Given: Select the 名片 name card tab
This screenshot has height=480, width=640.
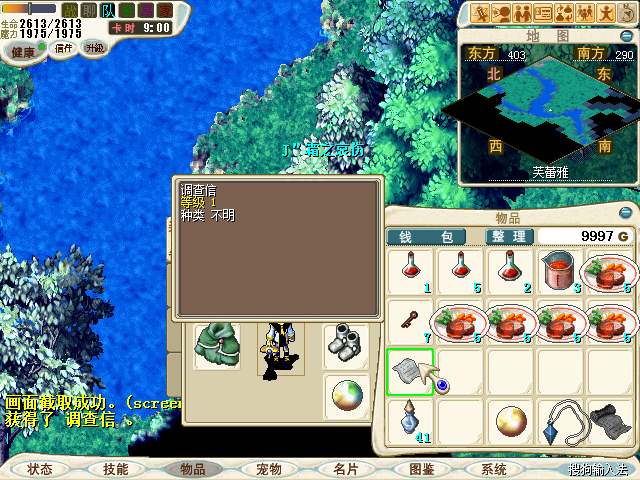Looking at the screenshot, I should click(x=345, y=468).
